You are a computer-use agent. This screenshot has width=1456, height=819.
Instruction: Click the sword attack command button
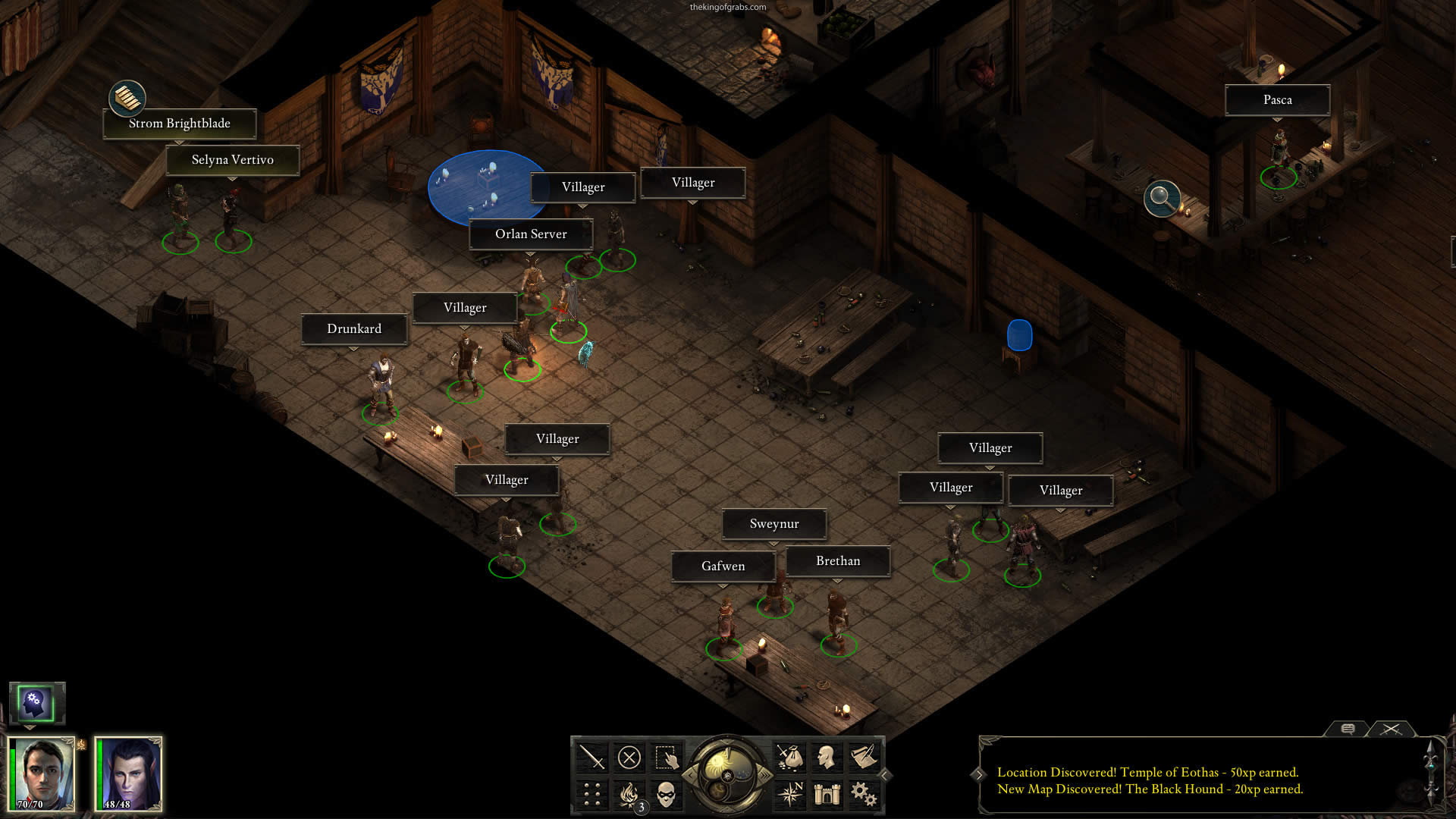[x=591, y=758]
